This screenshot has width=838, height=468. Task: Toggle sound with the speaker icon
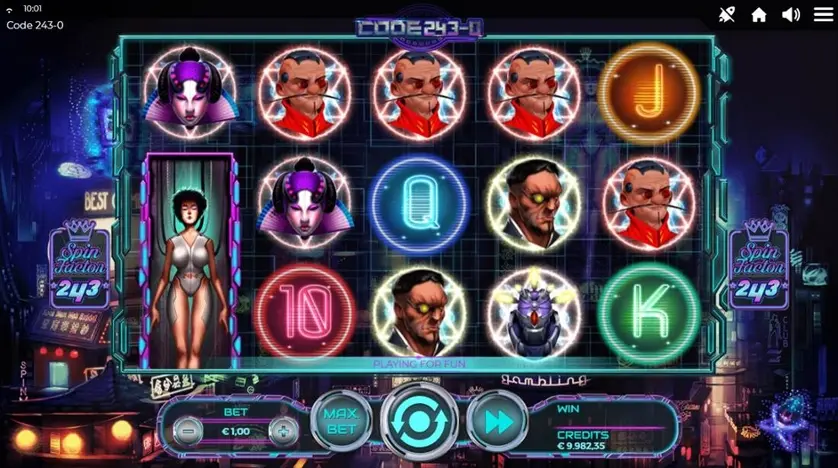(x=791, y=14)
